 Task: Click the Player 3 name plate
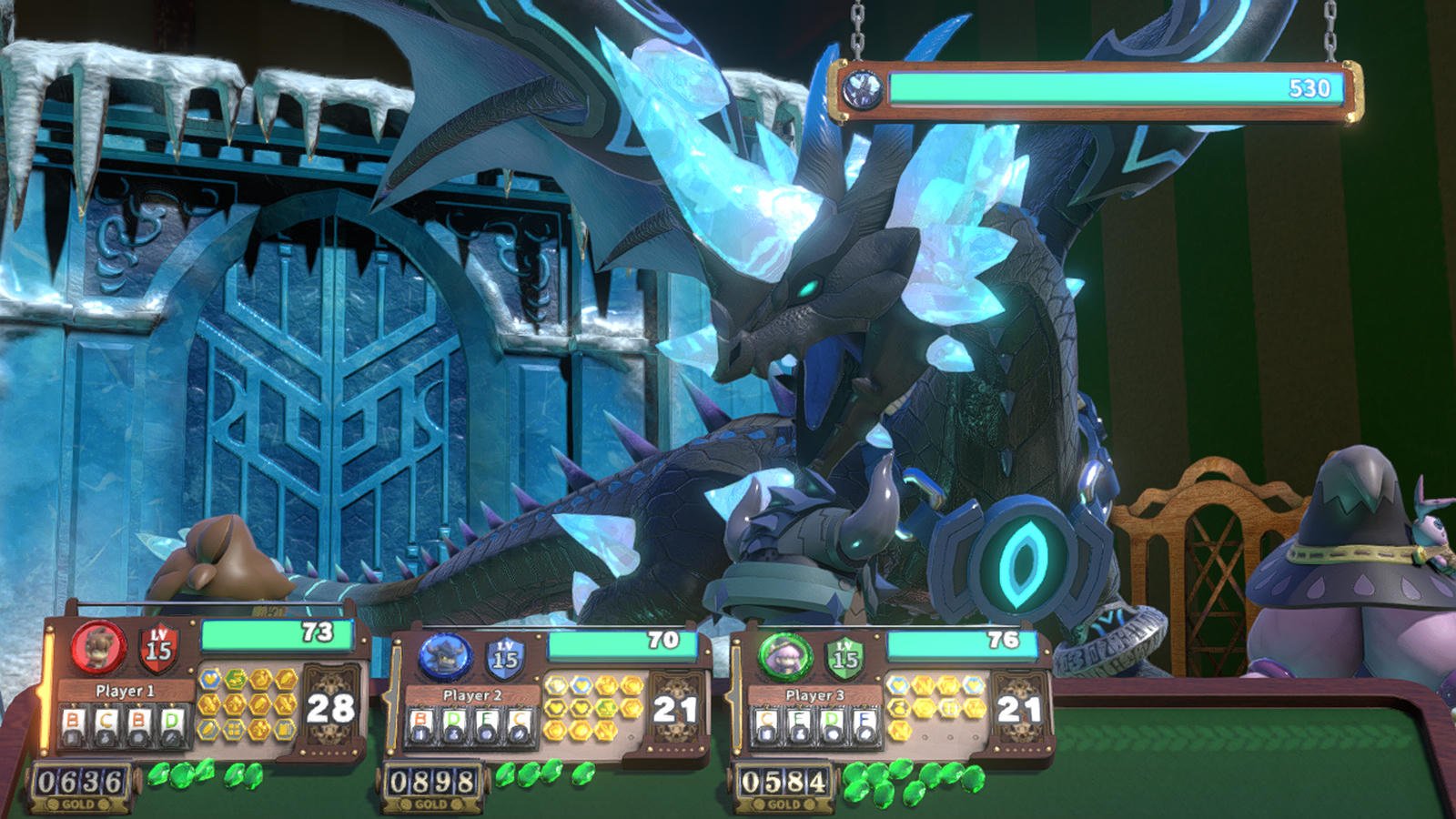tap(814, 695)
